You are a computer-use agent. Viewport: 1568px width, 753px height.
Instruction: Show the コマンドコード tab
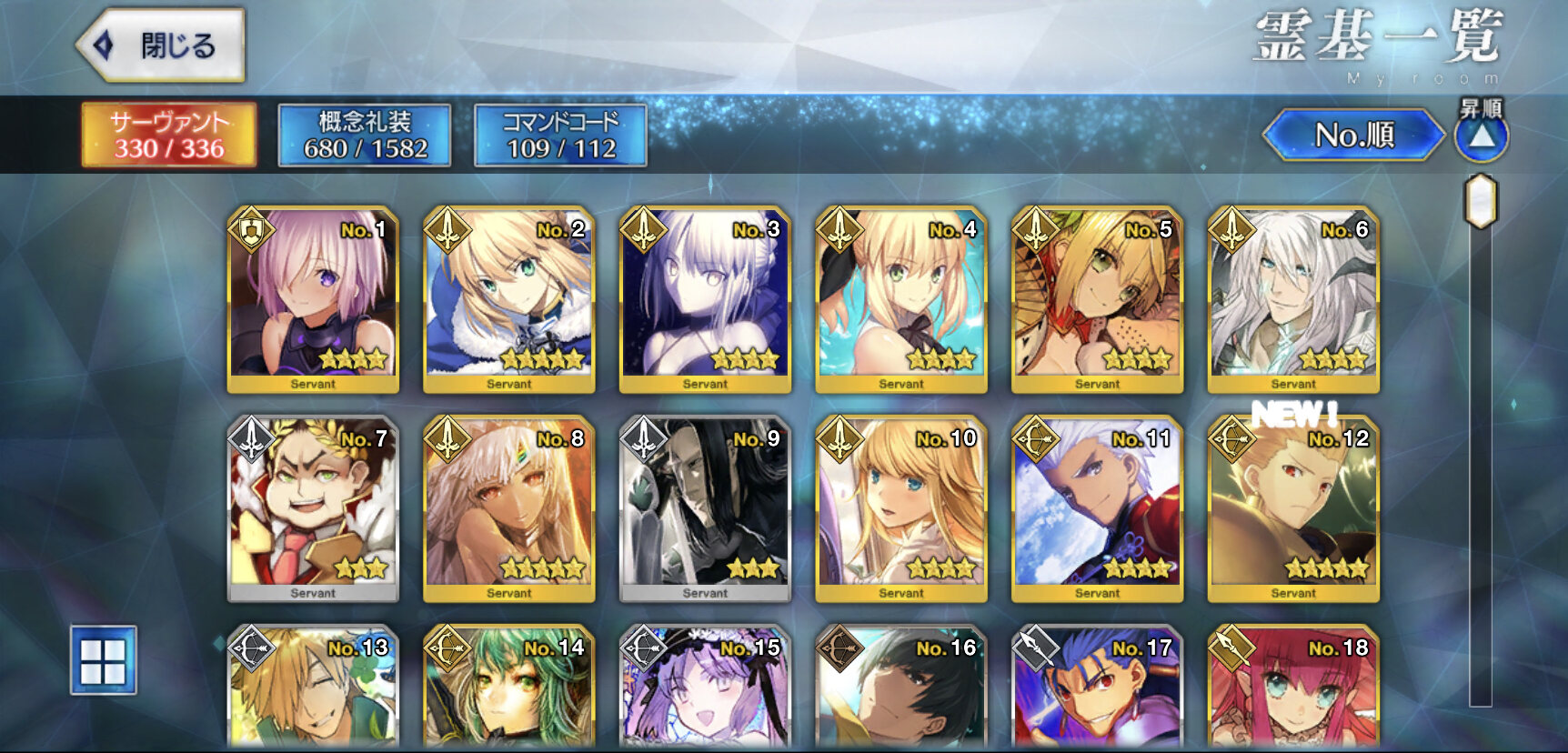(560, 135)
